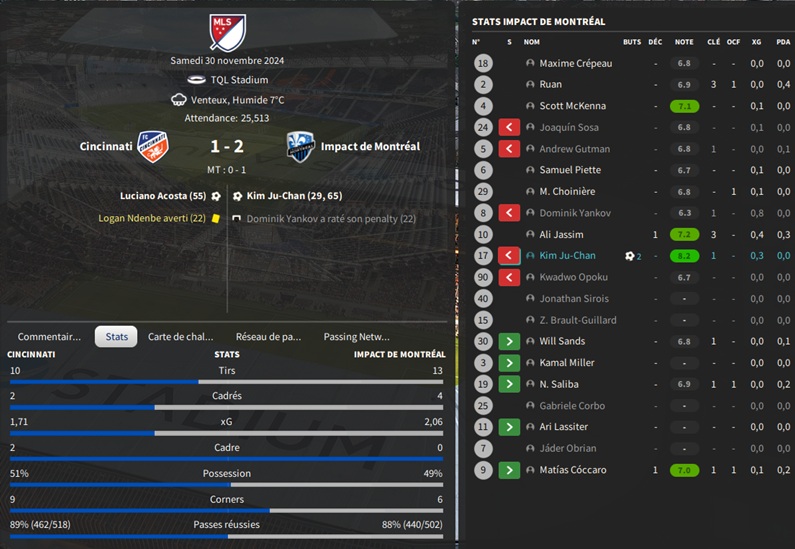The image size is (795, 549).
Task: Open the Passing Network tab
Action: point(356,337)
